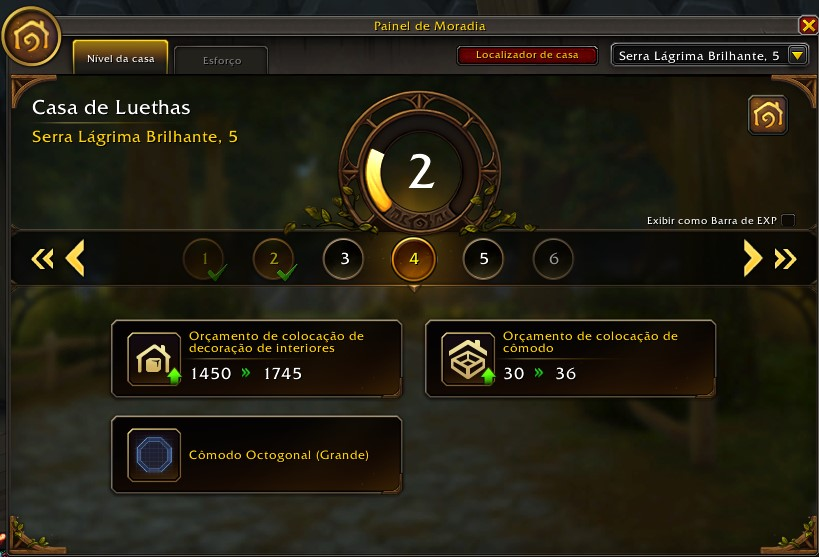Select level 6 in the level track
The height and width of the screenshot is (557, 819).
554,259
